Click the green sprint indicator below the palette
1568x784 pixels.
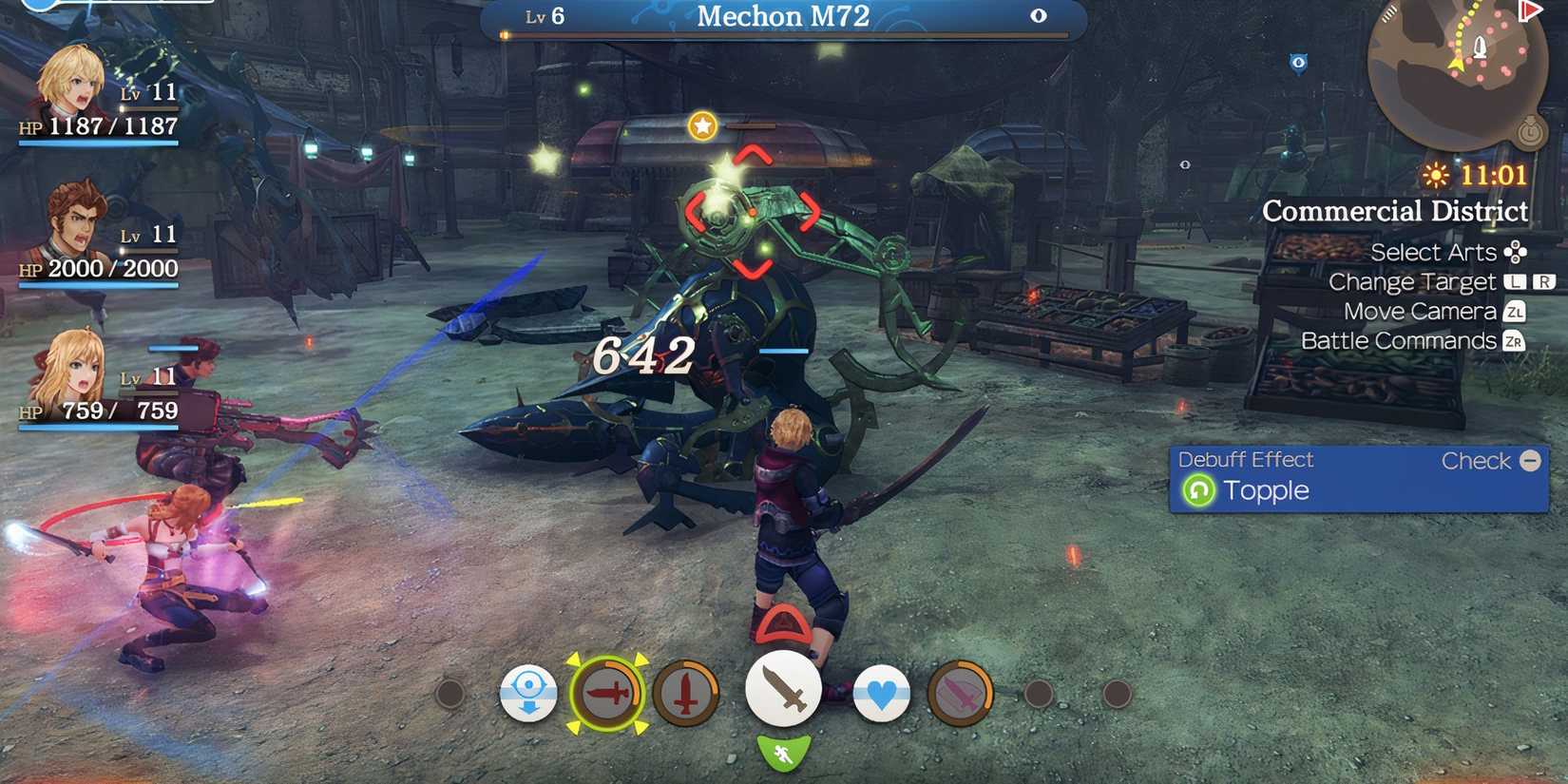782,753
